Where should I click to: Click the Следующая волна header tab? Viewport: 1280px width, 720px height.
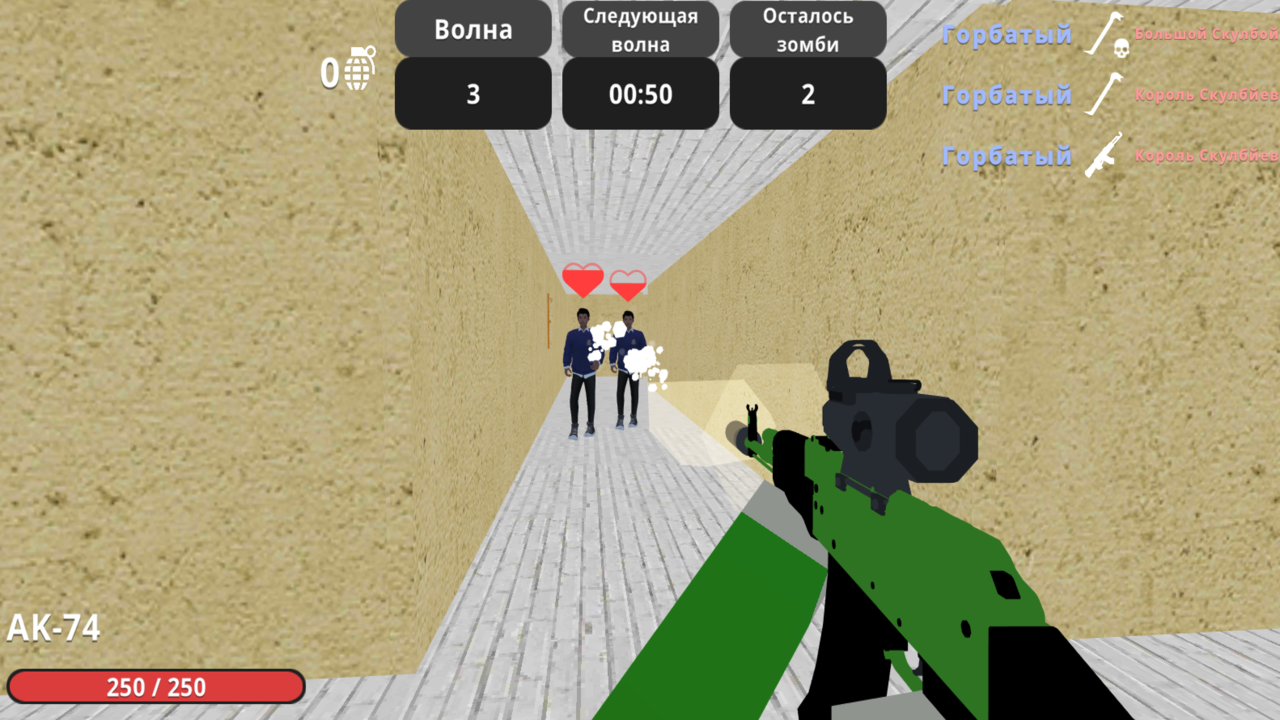pos(640,29)
